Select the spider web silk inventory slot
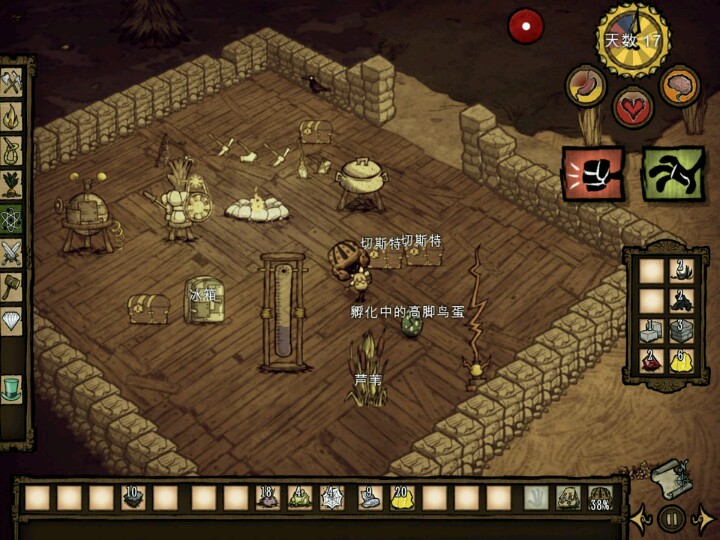 point(332,497)
